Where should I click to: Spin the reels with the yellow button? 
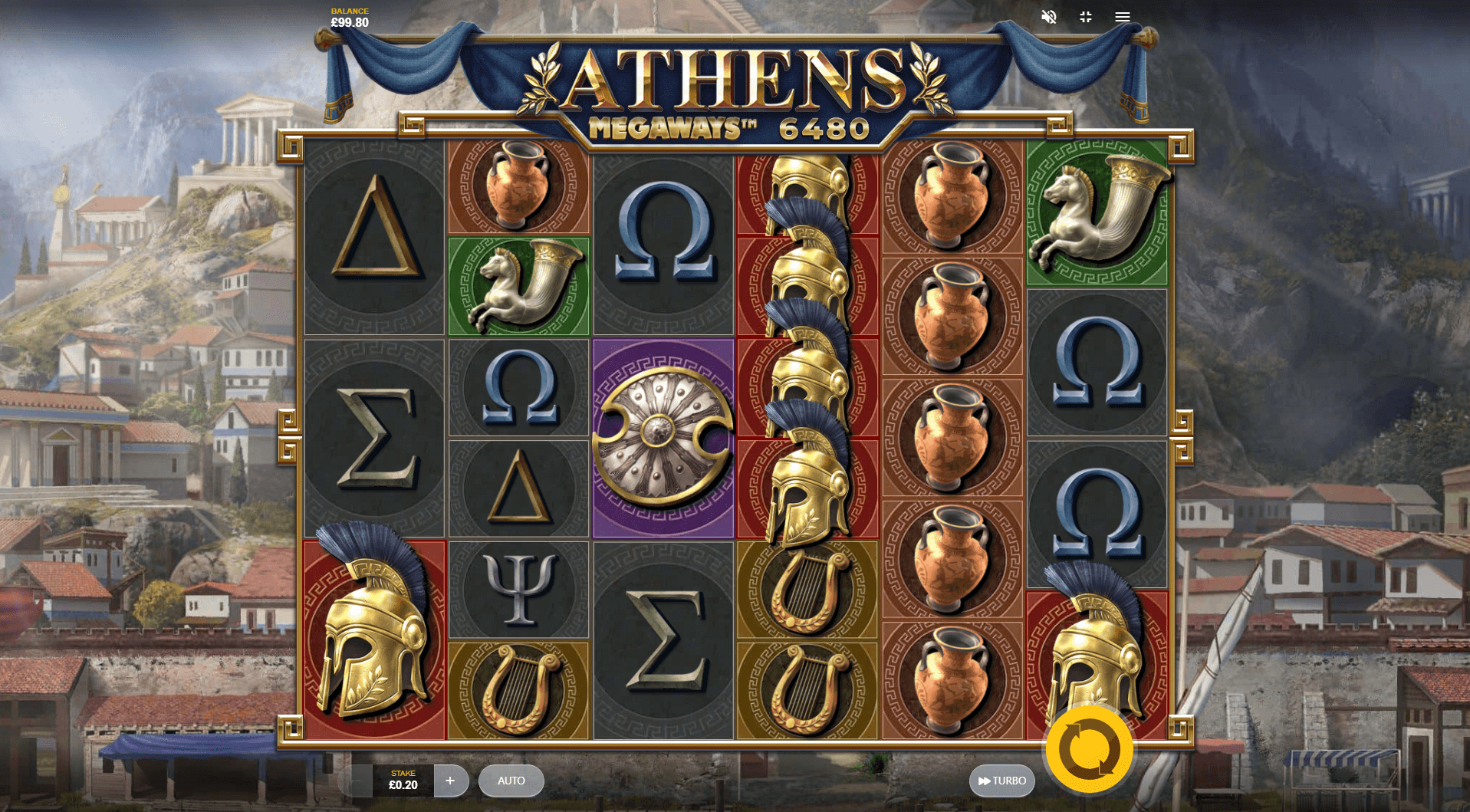[x=1089, y=748]
